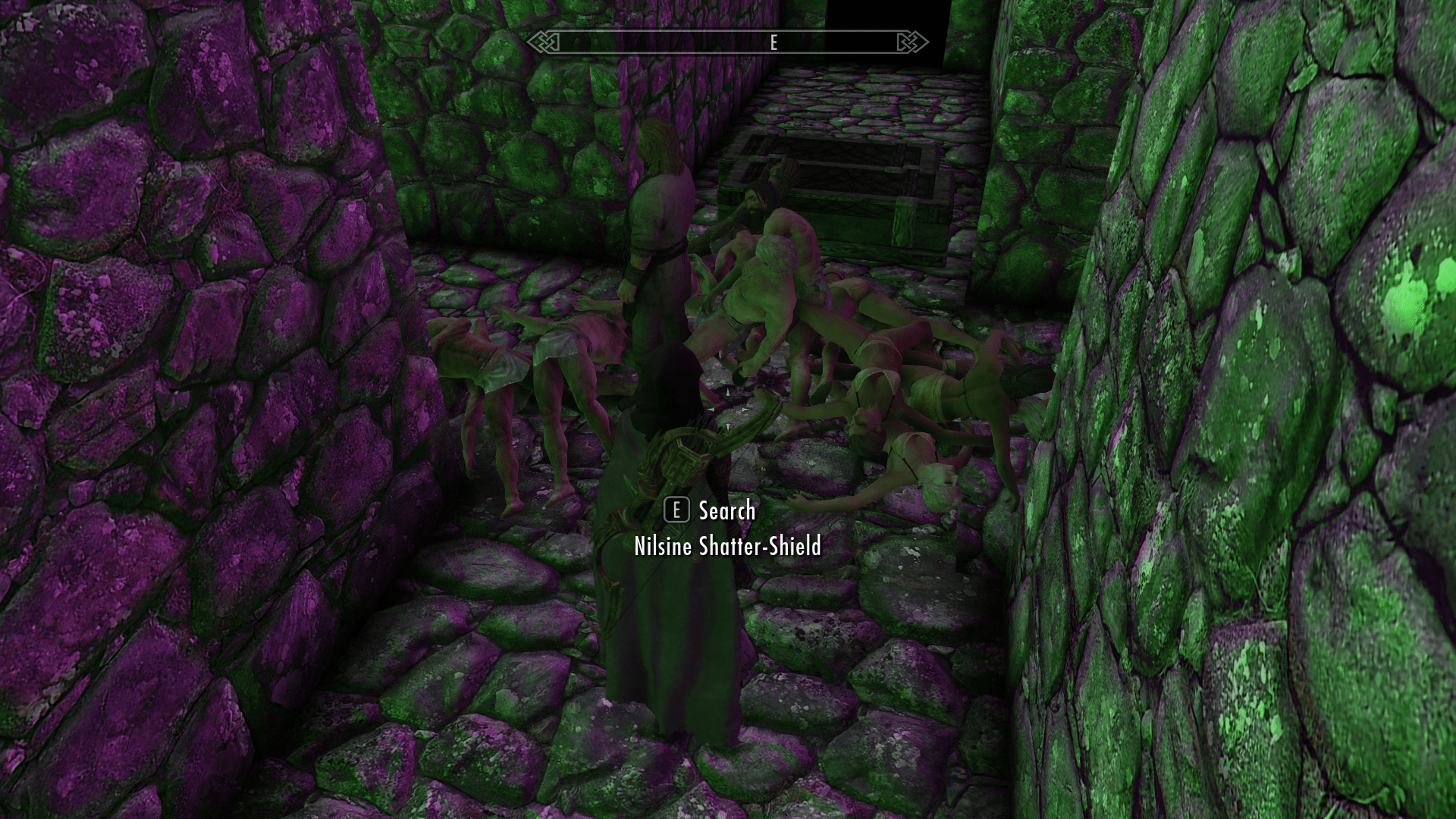Select the E direction marker on the compass

(x=773, y=43)
